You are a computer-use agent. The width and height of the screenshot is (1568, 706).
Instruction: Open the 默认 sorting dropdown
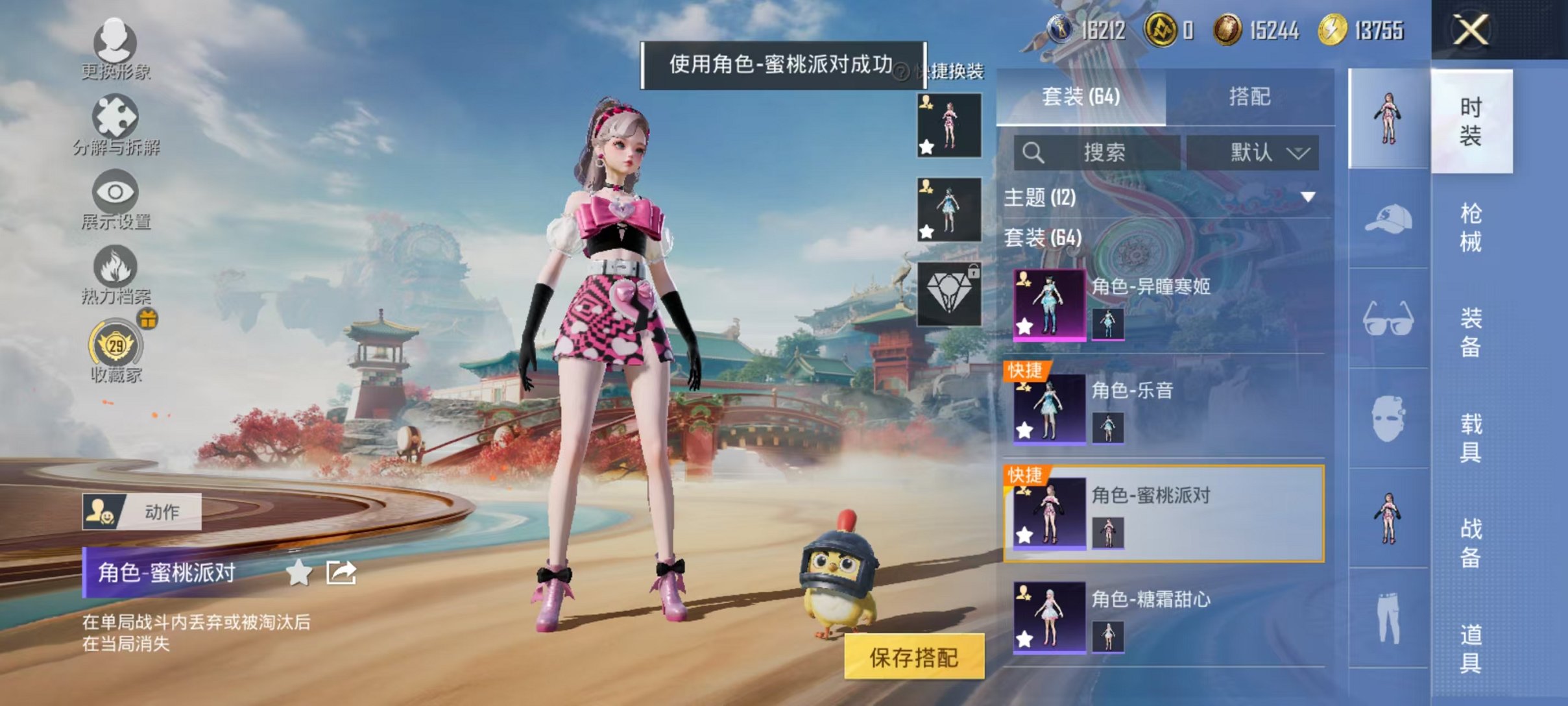1249,153
